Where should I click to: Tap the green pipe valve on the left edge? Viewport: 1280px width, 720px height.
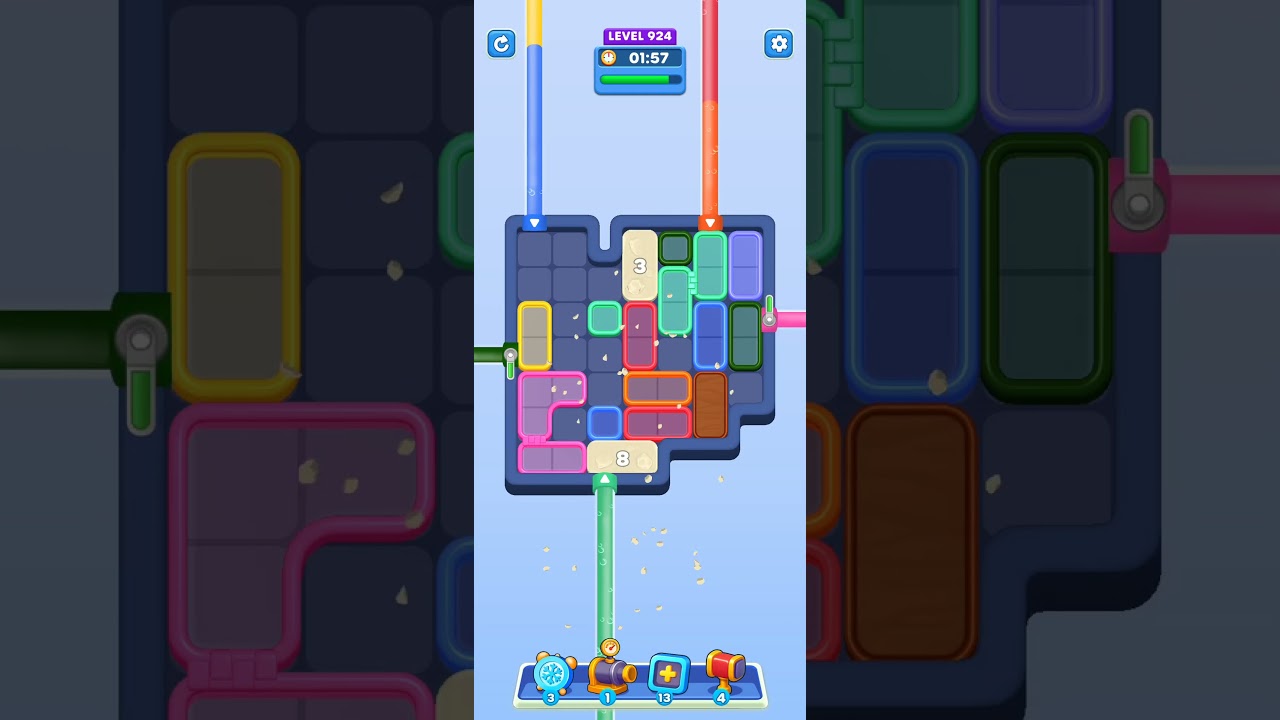(509, 355)
